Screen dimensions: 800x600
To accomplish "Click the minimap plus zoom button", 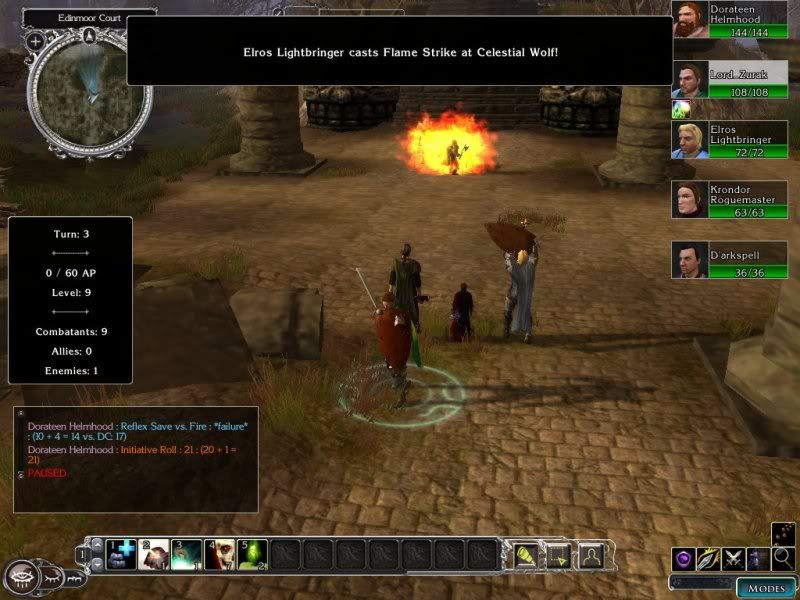I will [x=35, y=42].
